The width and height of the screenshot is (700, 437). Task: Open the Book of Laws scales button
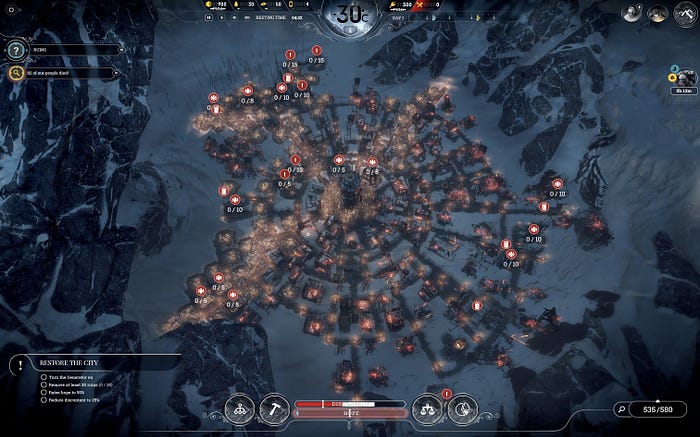click(x=427, y=407)
